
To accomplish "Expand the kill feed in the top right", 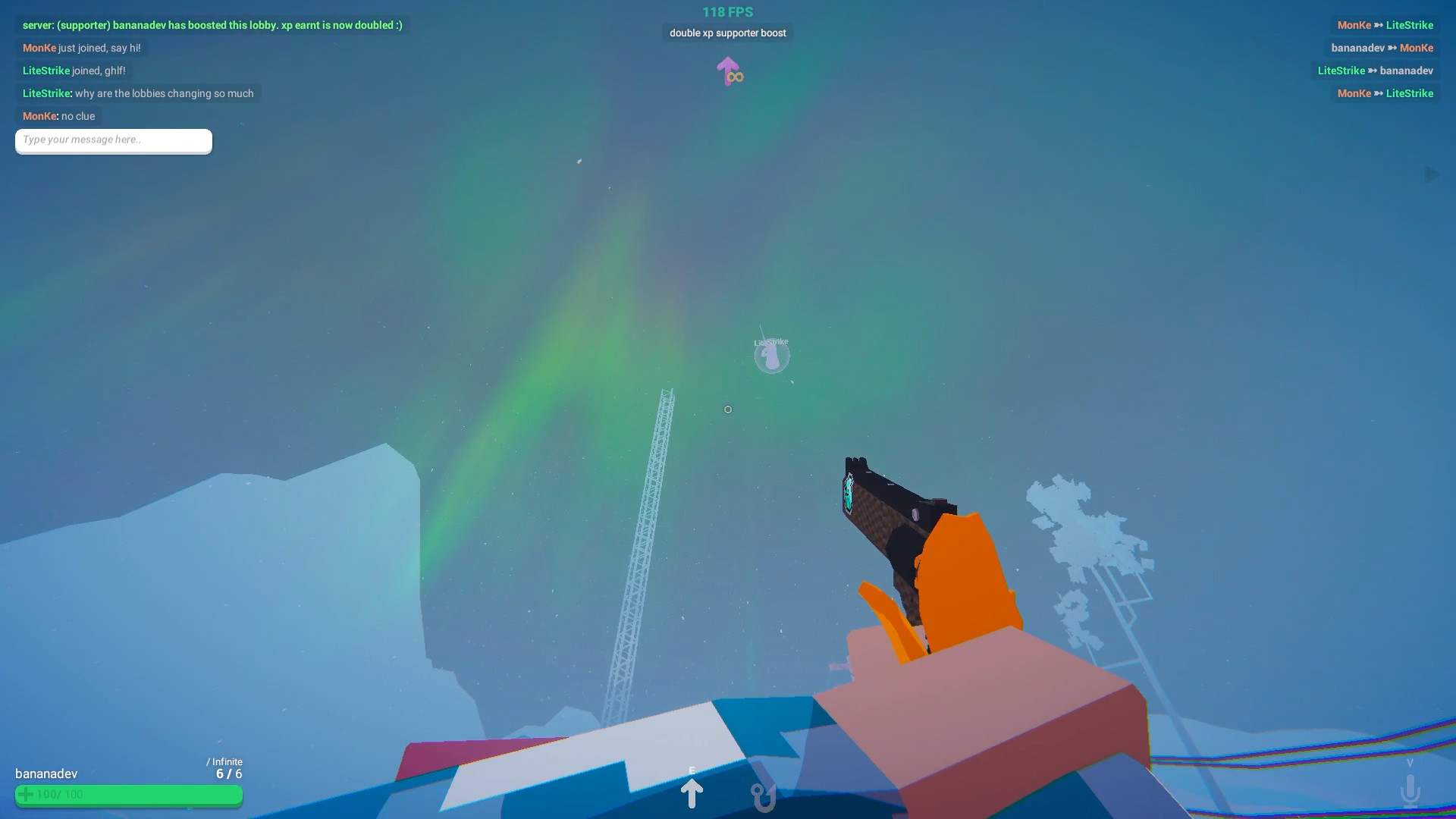I will point(1380,59).
